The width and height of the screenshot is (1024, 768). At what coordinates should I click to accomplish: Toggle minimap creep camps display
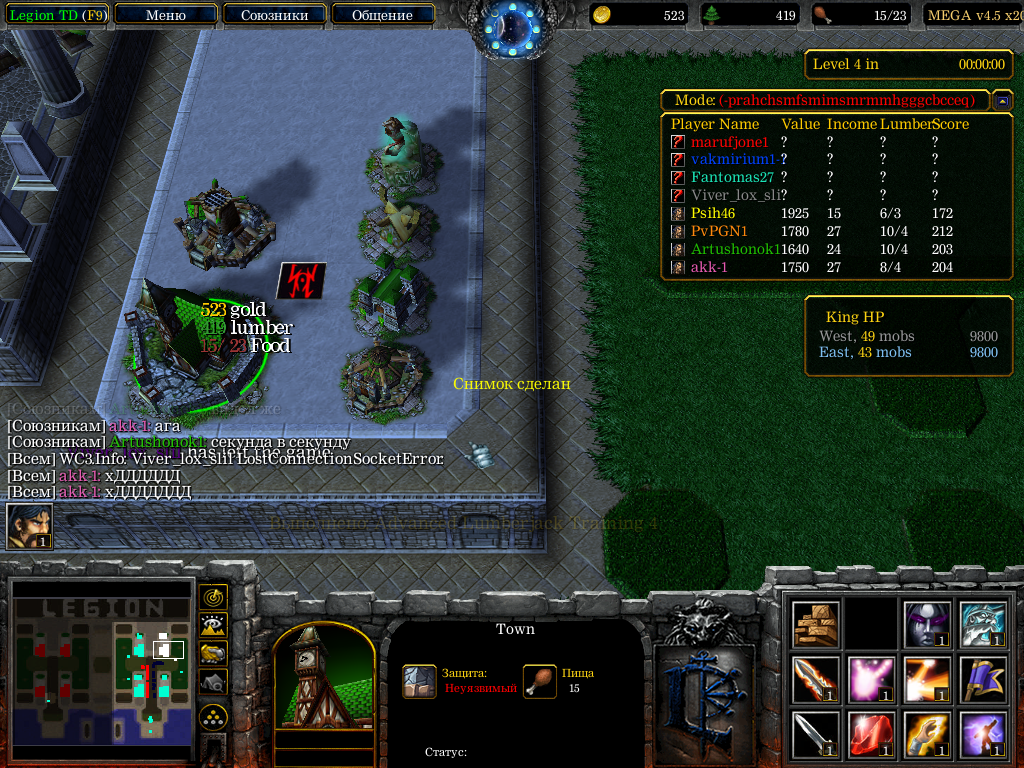point(213,681)
